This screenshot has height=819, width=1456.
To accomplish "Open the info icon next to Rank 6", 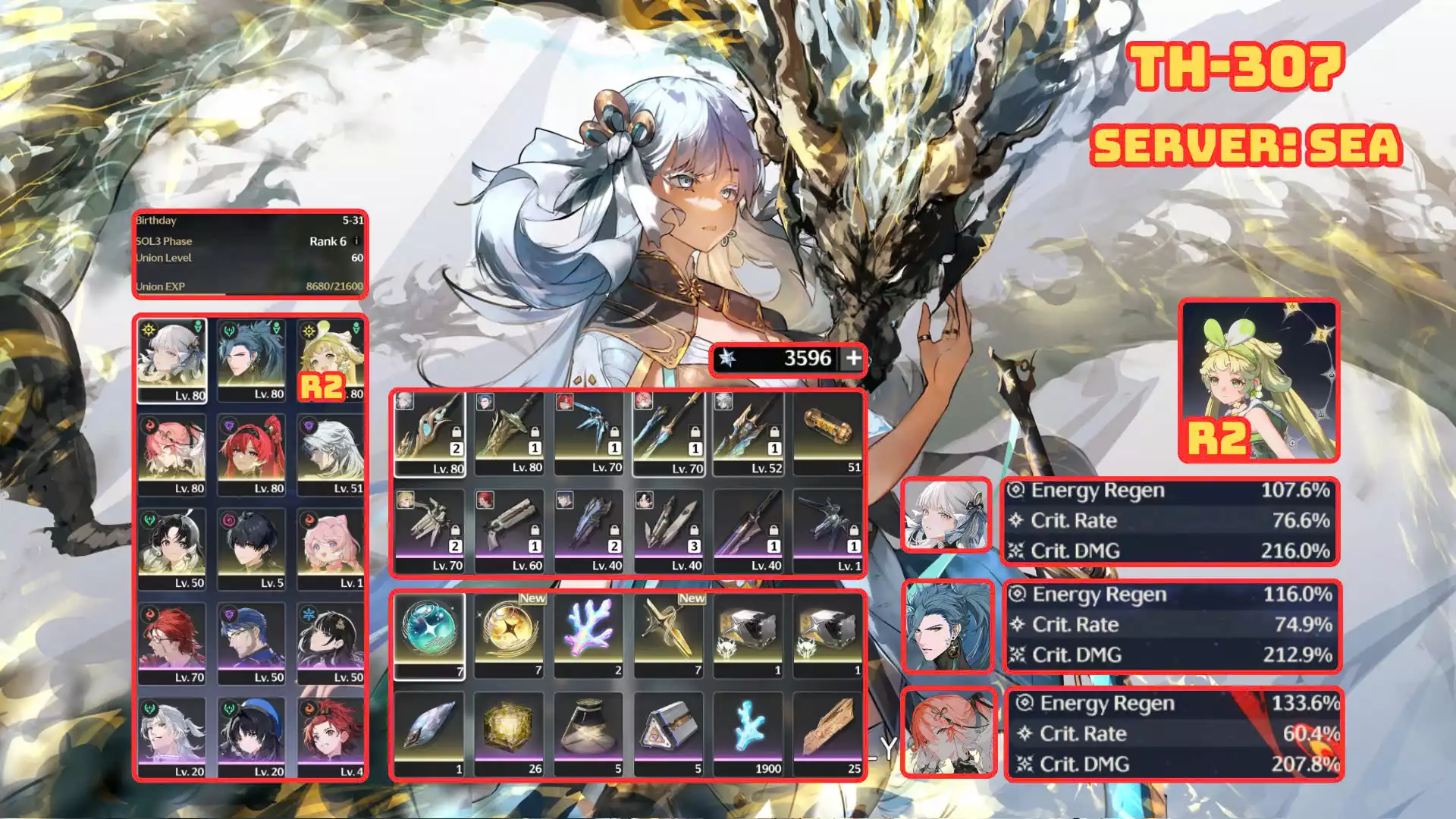I will 356,241.
